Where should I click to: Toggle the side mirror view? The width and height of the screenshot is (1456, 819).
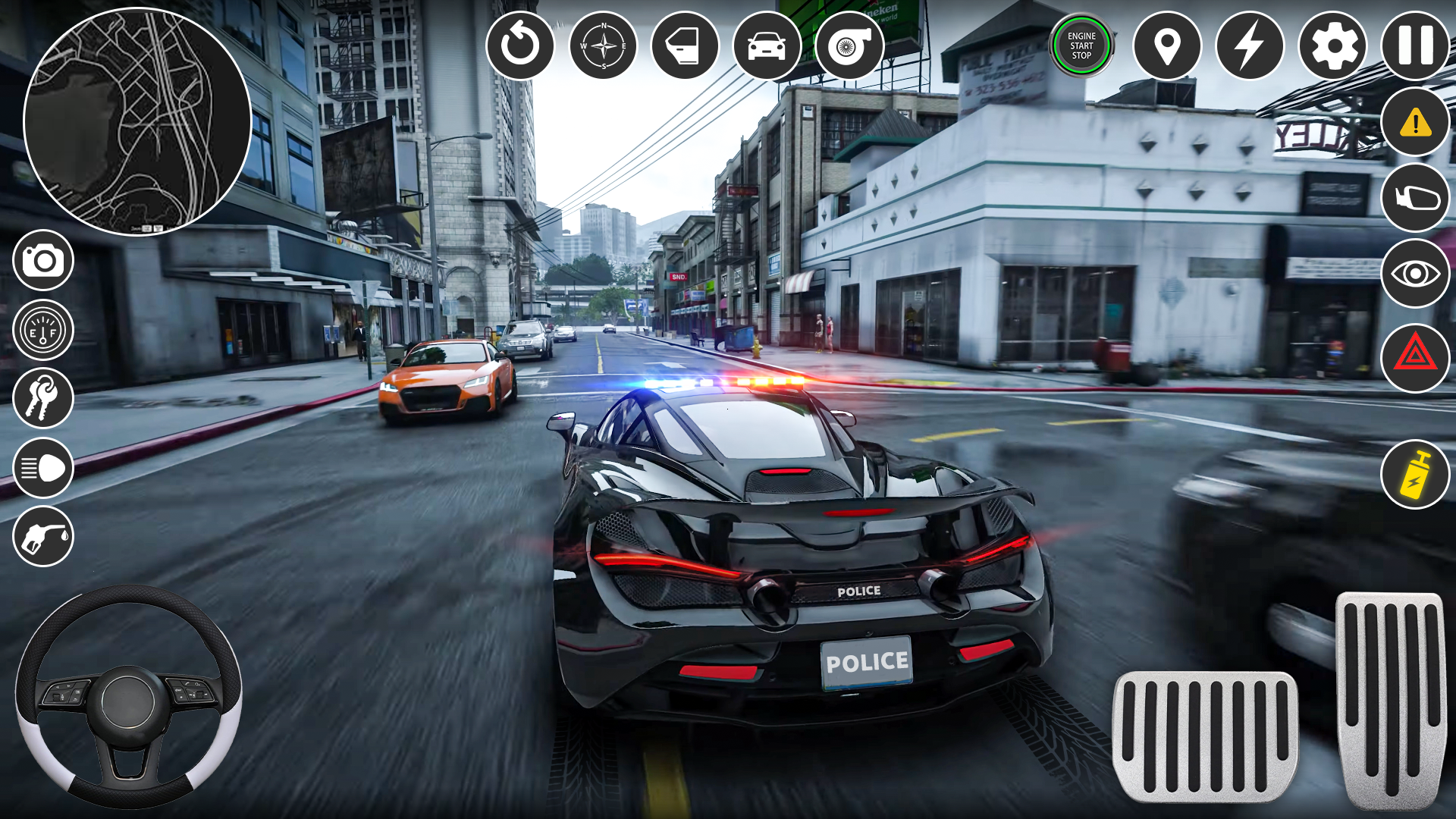pyautogui.click(x=1415, y=198)
